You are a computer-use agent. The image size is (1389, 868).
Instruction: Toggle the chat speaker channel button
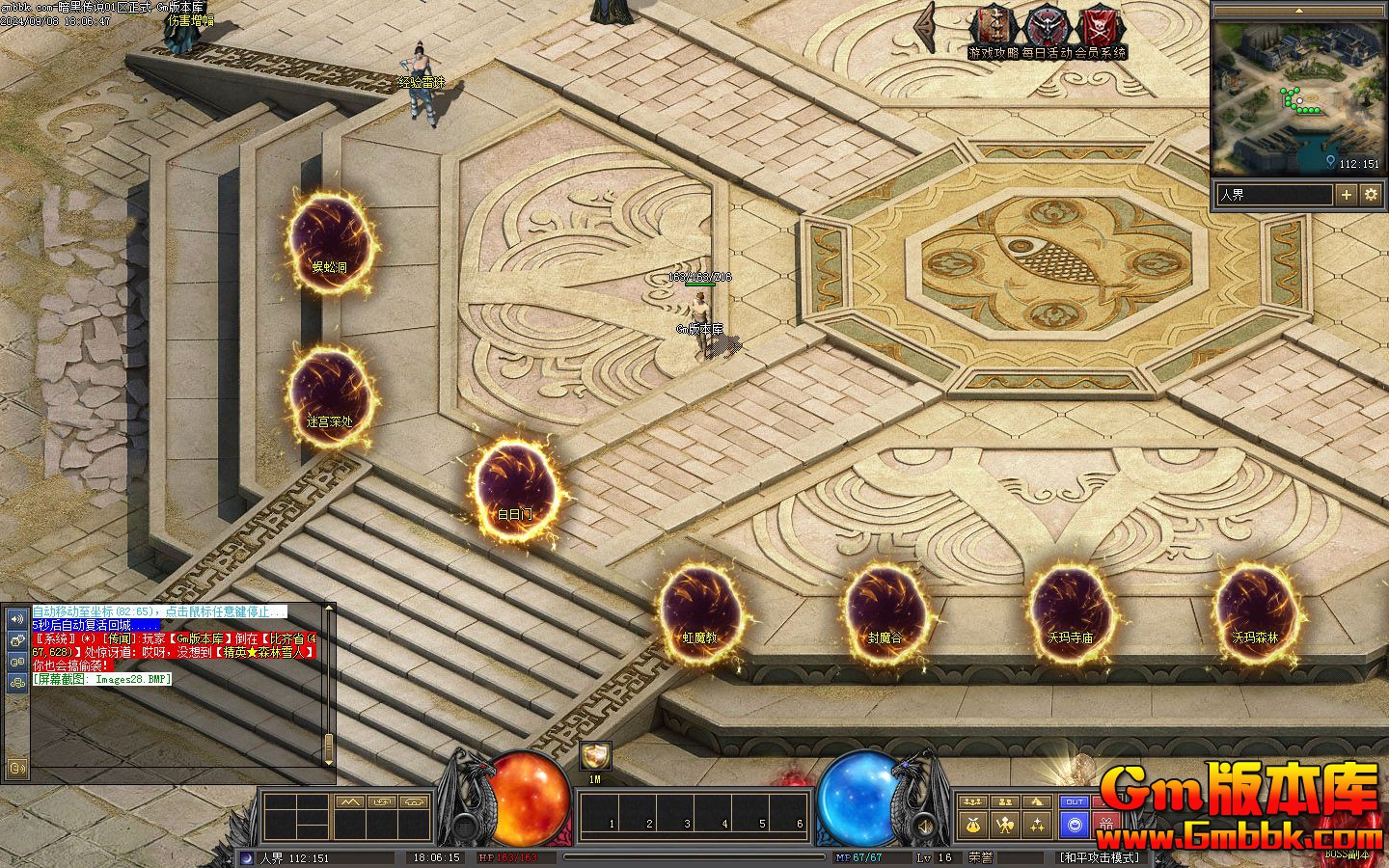tap(16, 618)
